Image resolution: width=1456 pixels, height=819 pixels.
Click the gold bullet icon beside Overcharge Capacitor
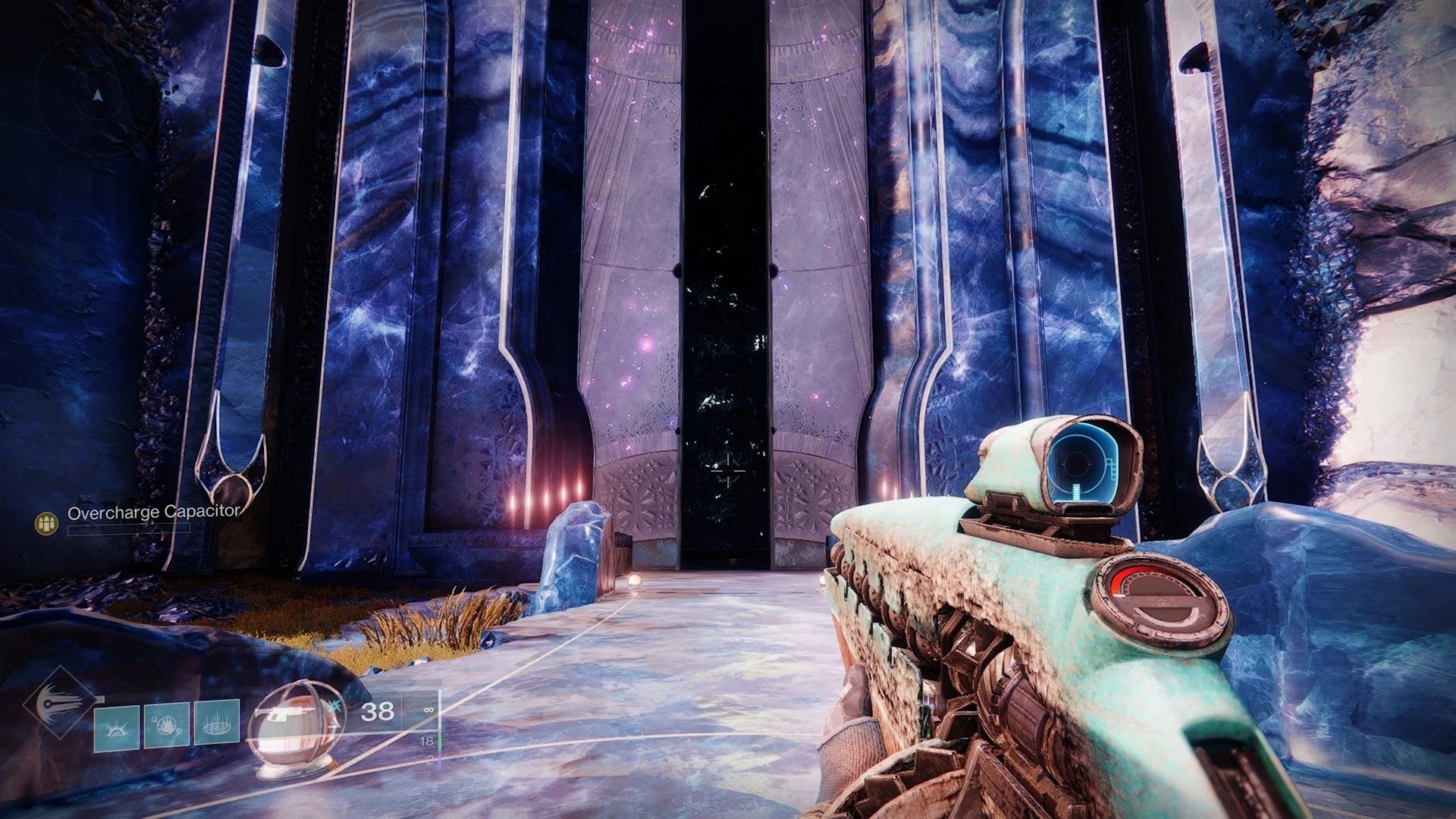pos(46,522)
